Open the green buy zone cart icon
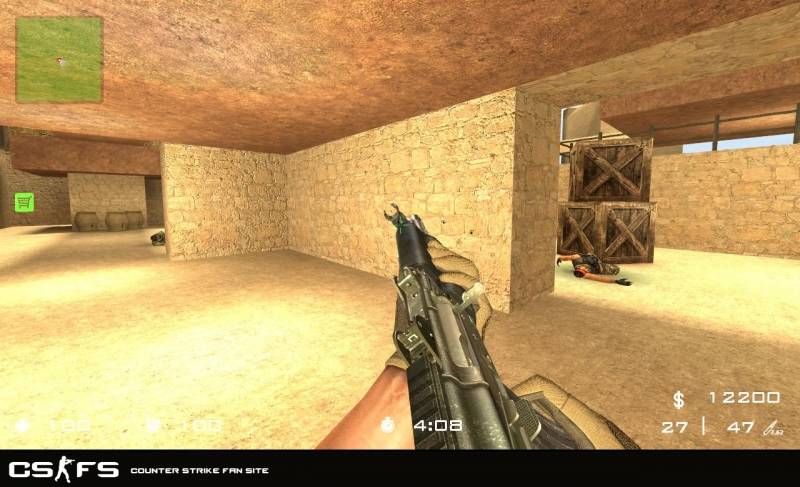 pyautogui.click(x=24, y=201)
